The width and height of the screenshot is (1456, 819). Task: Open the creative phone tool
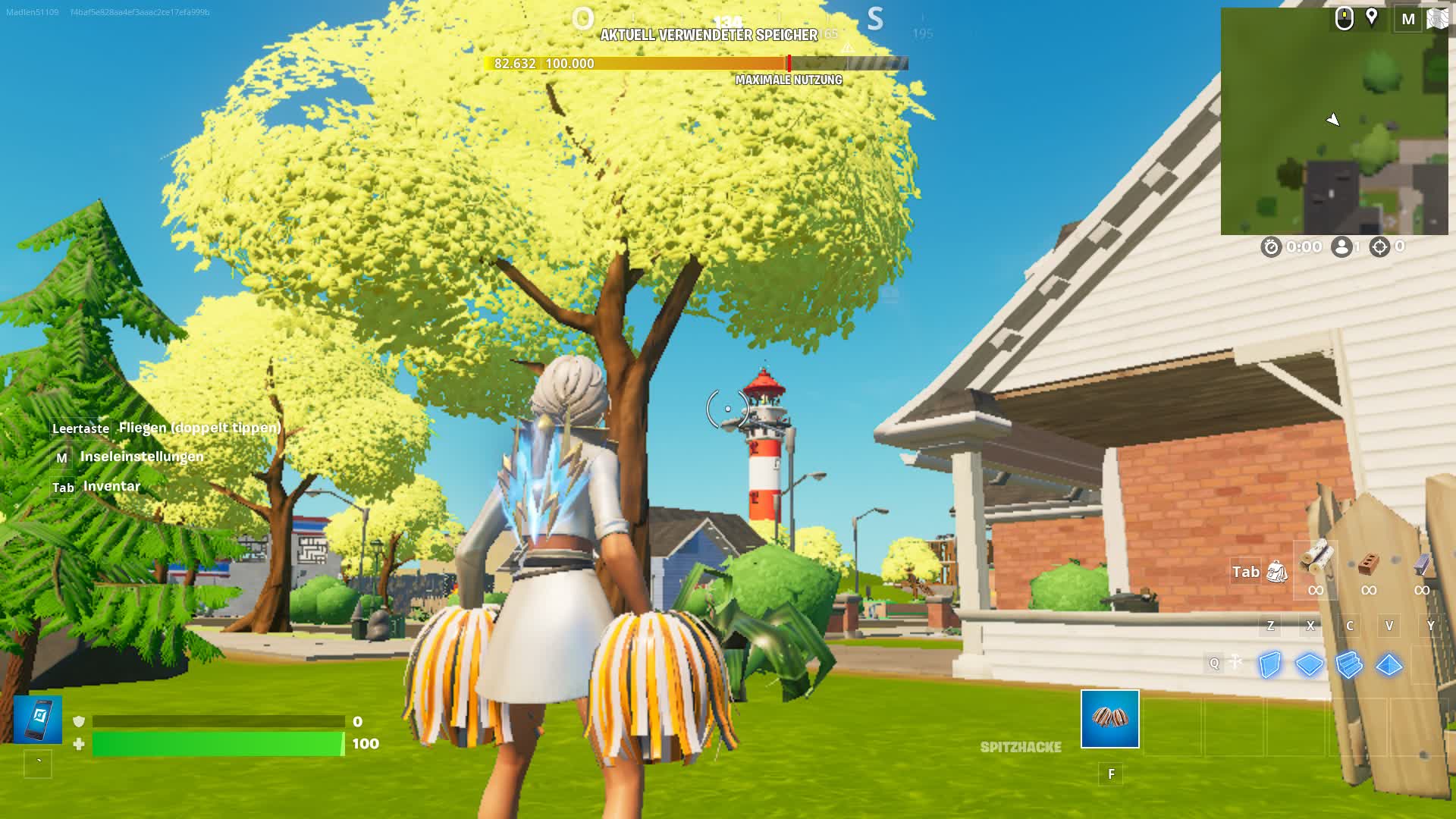(x=38, y=719)
